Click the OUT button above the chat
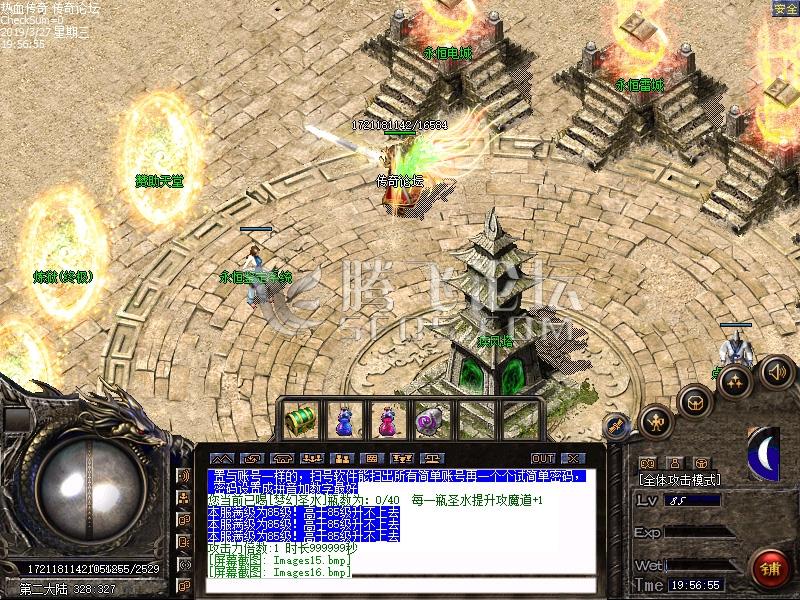The height and width of the screenshot is (600, 800). (x=543, y=459)
